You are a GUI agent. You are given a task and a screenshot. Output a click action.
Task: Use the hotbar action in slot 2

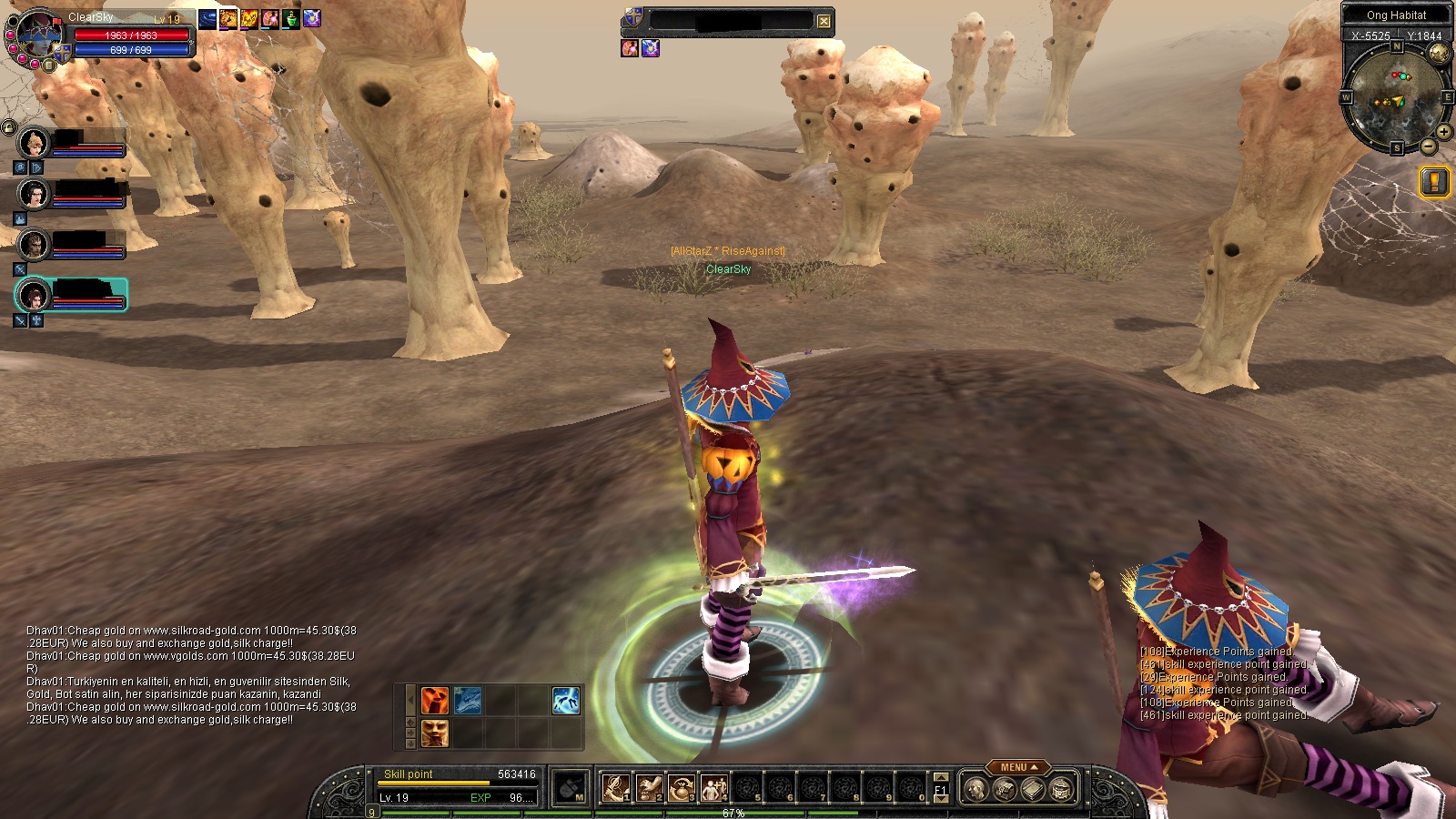click(x=648, y=788)
